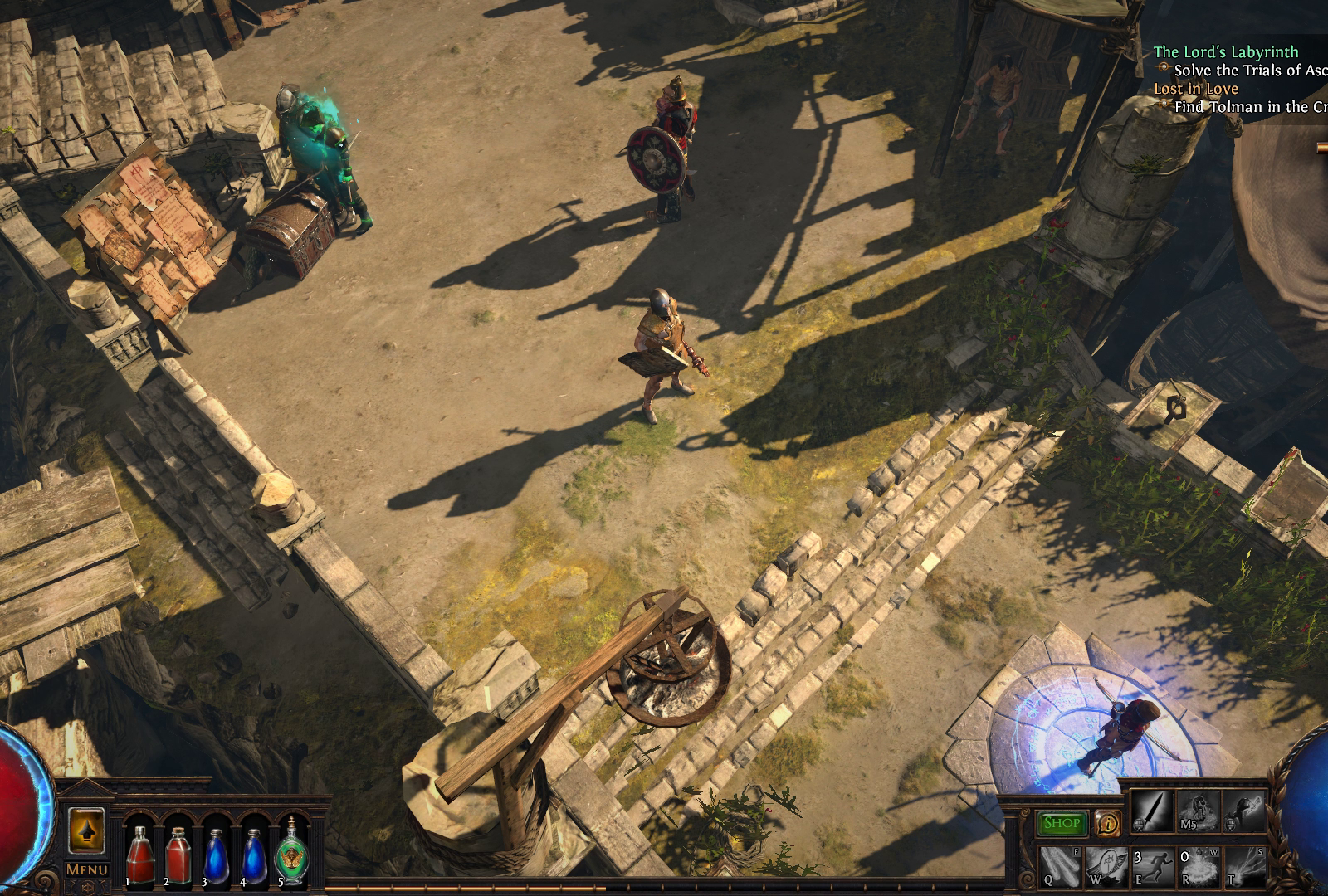Activate the Q skill with falling streaks
Image resolution: width=1328 pixels, height=896 pixels.
pos(1062,864)
